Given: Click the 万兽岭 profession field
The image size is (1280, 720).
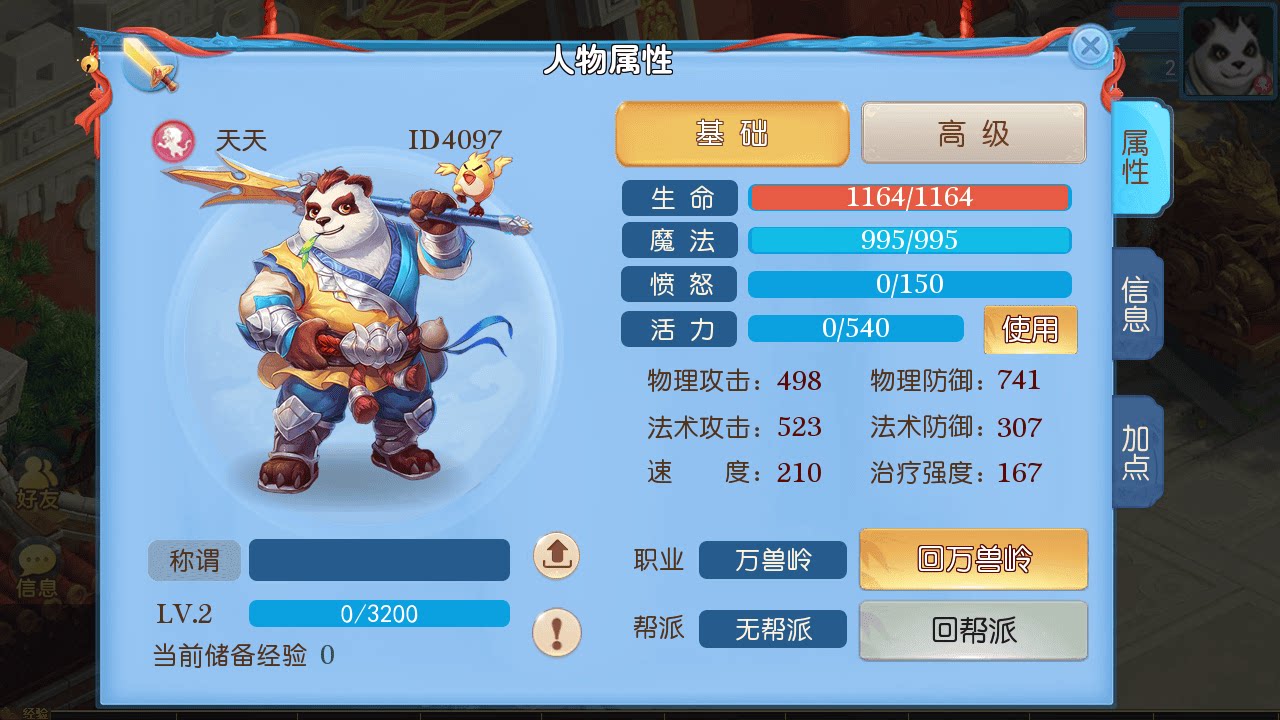Looking at the screenshot, I should click(x=772, y=561).
